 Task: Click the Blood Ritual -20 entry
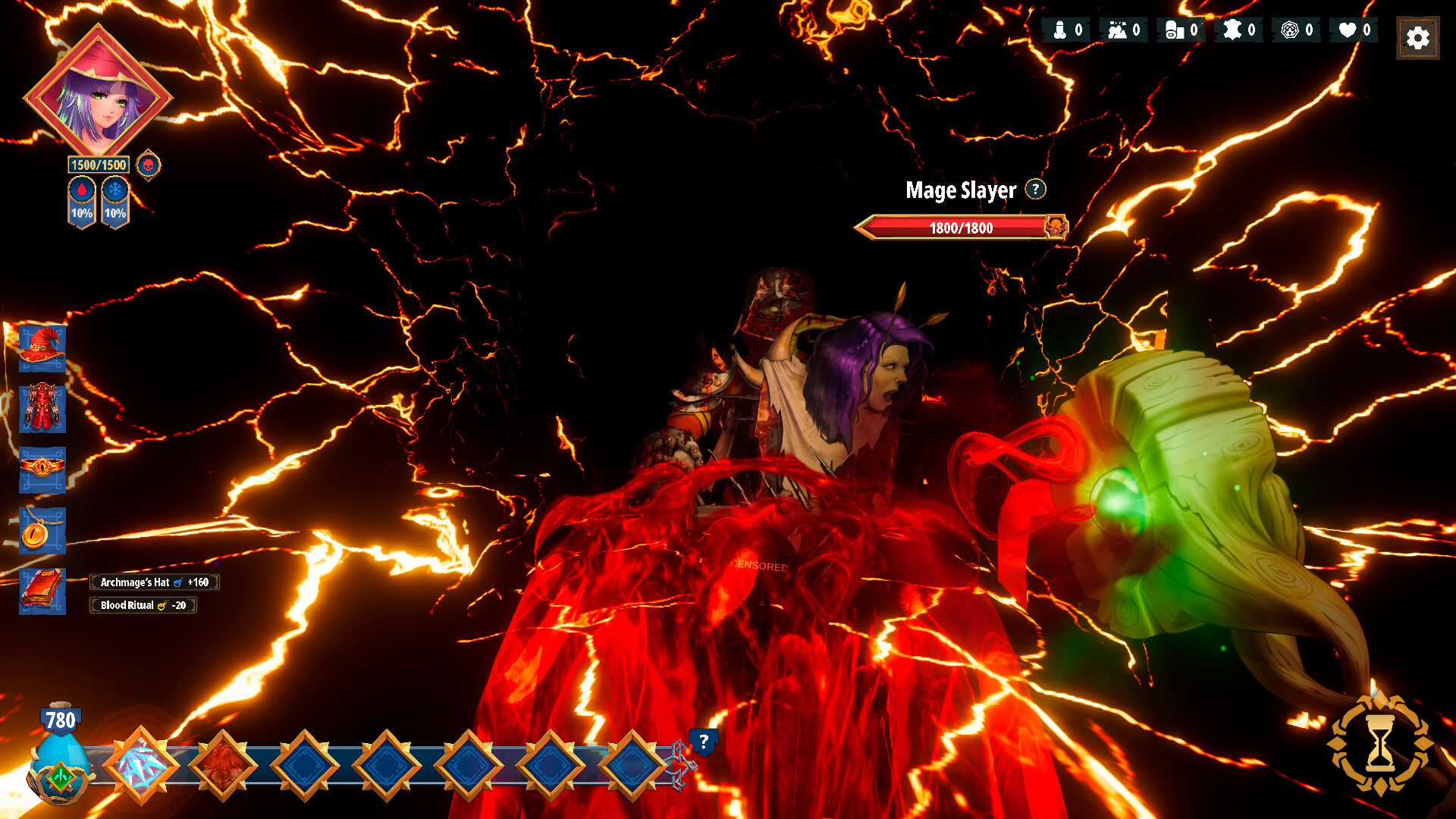(143, 606)
